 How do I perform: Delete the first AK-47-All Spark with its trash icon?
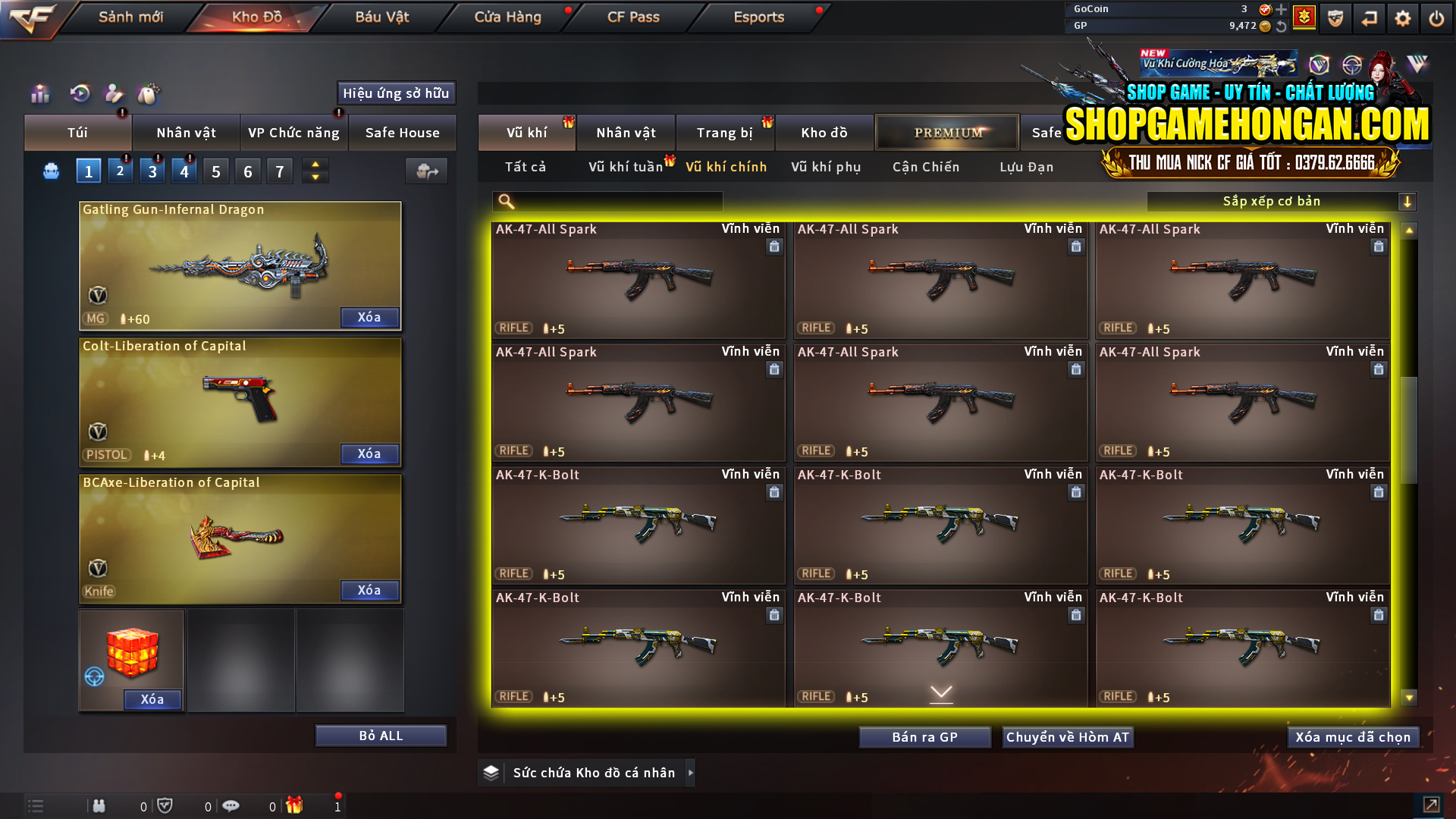(x=774, y=246)
